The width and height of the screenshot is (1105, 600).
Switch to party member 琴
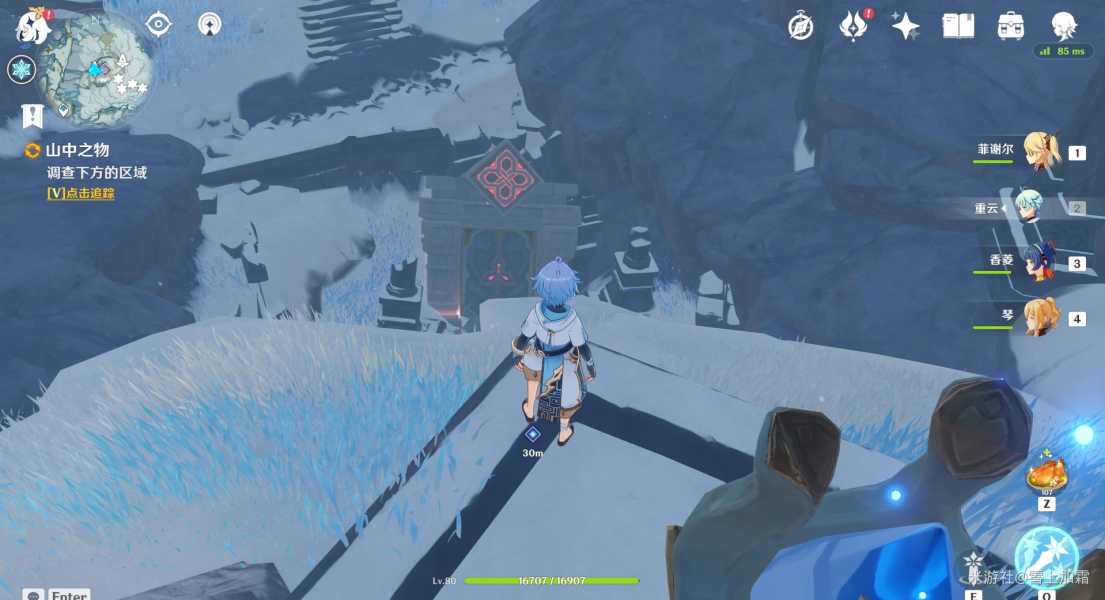(1040, 318)
